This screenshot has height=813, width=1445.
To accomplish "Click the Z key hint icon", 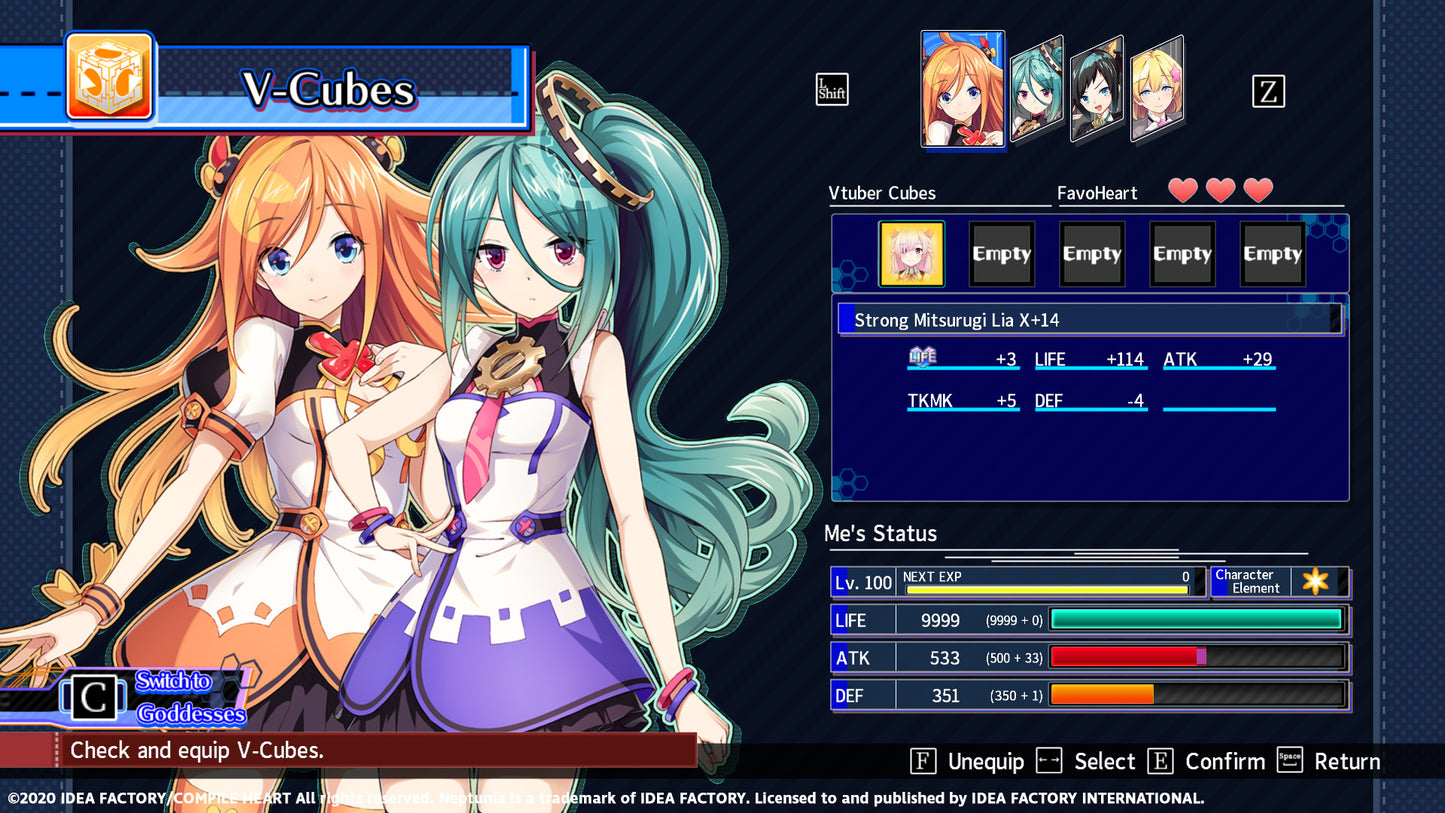I will click(x=1270, y=91).
